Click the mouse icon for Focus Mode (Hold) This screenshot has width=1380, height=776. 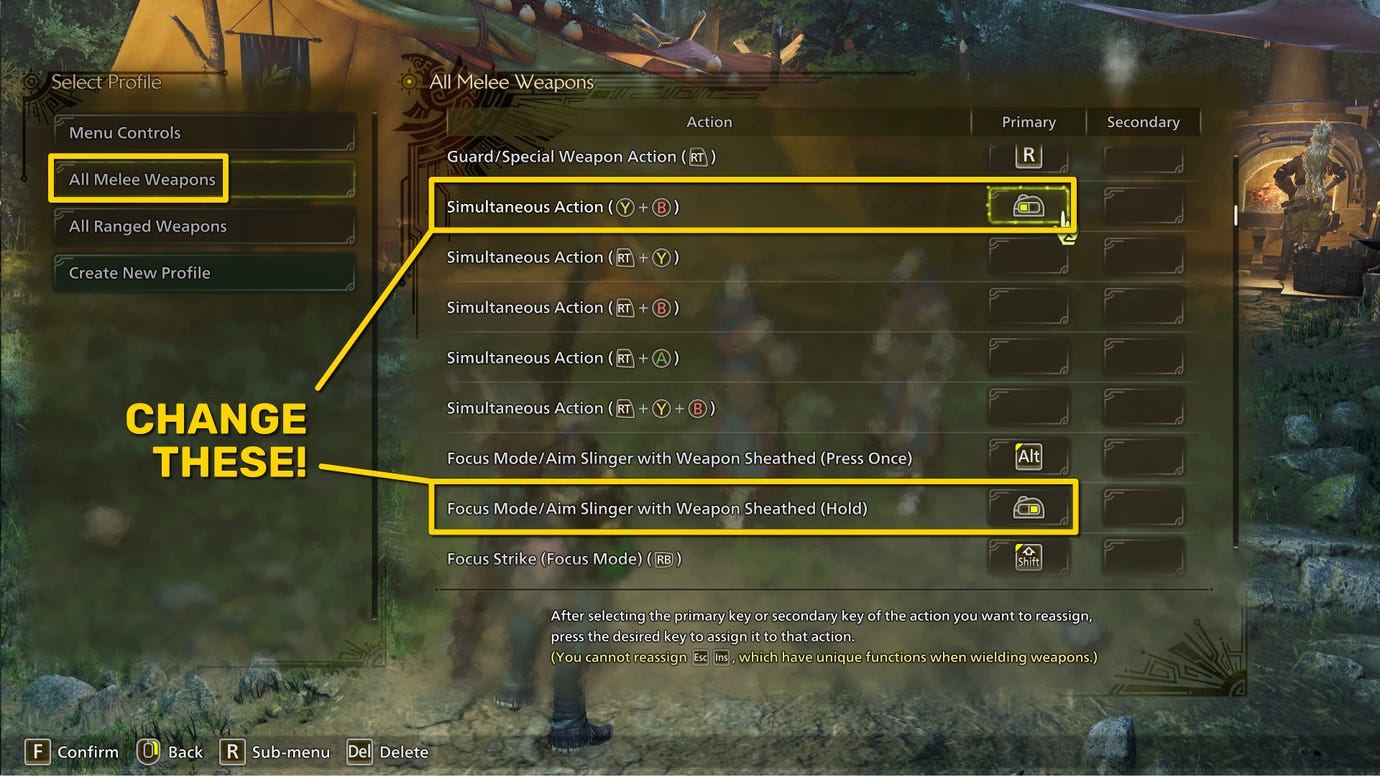pyautogui.click(x=1029, y=507)
